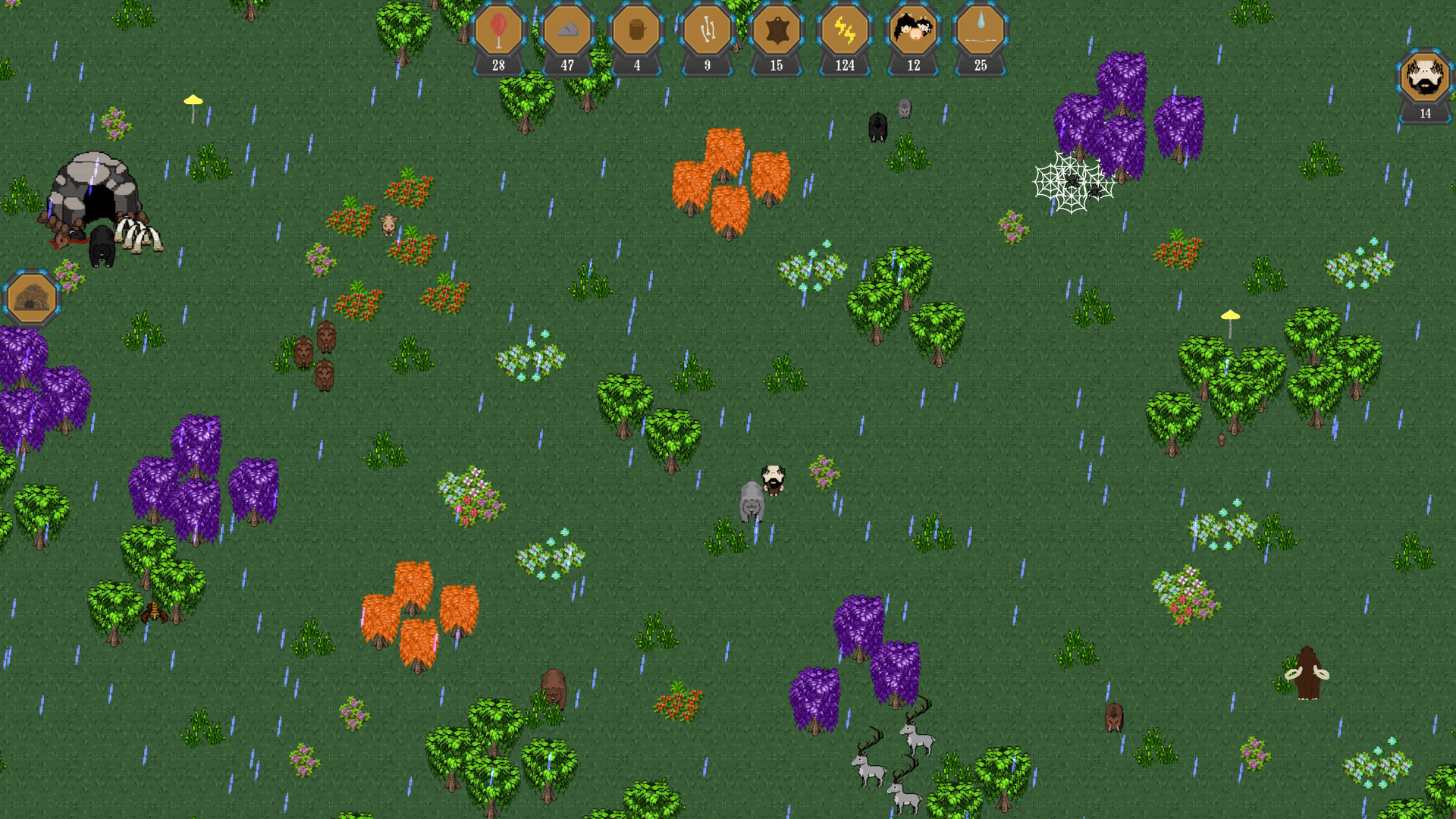The image size is (1456, 819).
Task: Select the cave shelter icon on the left
Action: click(30, 296)
